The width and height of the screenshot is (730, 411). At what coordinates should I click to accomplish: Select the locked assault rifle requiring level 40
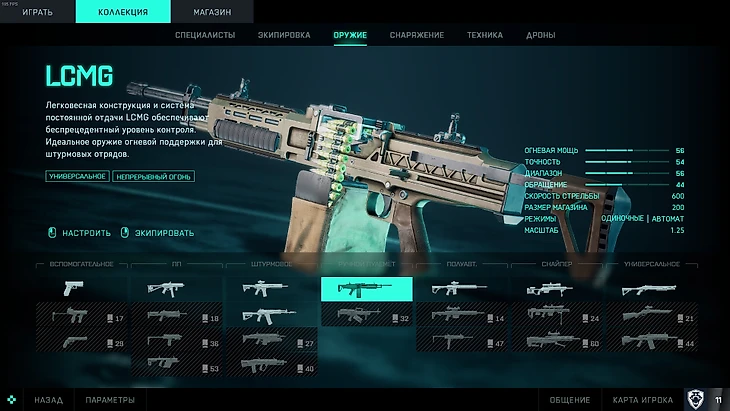pos(271,368)
